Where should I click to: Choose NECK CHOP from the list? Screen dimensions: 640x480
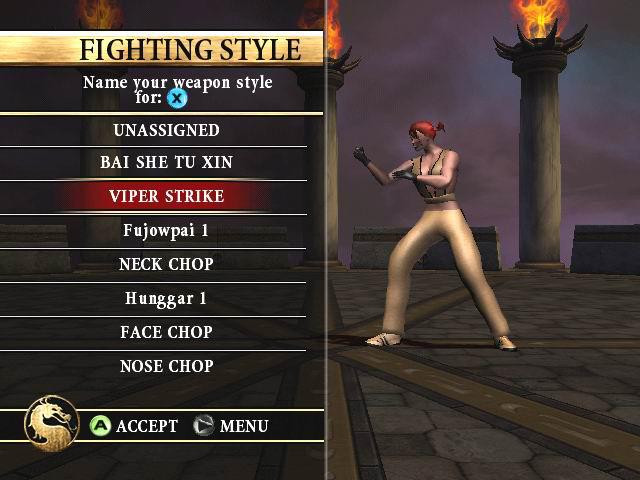coord(166,264)
